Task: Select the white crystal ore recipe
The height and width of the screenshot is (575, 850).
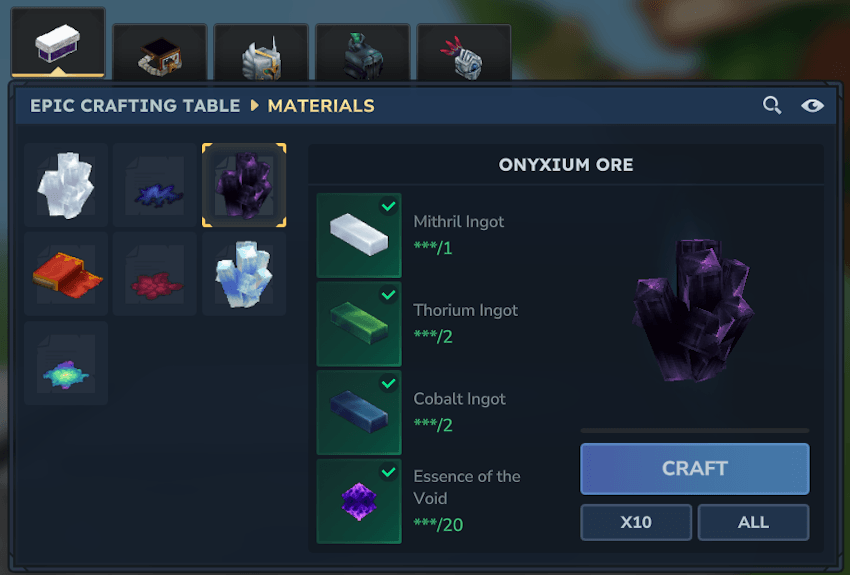Action: [x=66, y=186]
